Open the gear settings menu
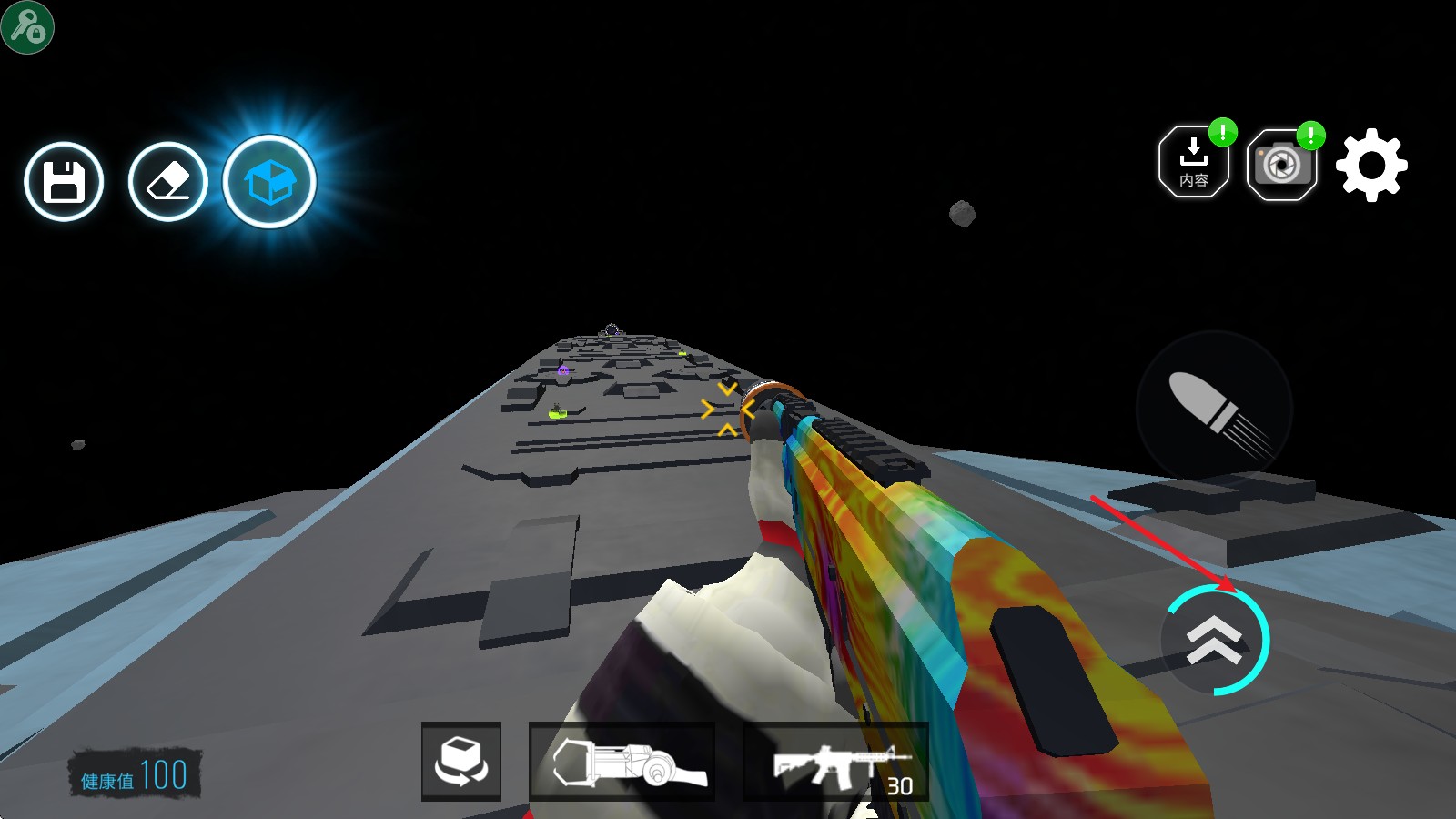This screenshot has height=819, width=1456. [1371, 165]
